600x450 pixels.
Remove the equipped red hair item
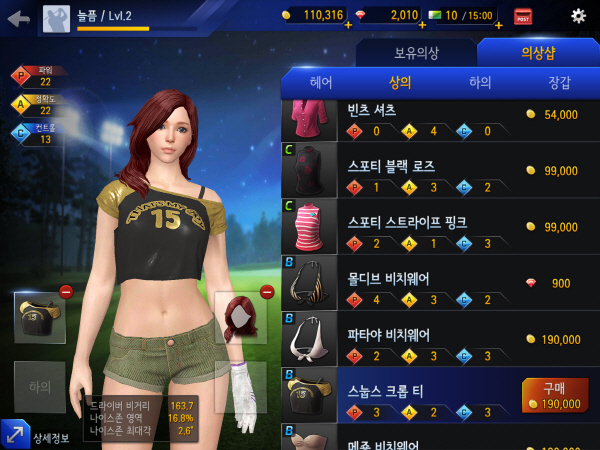tap(267, 292)
